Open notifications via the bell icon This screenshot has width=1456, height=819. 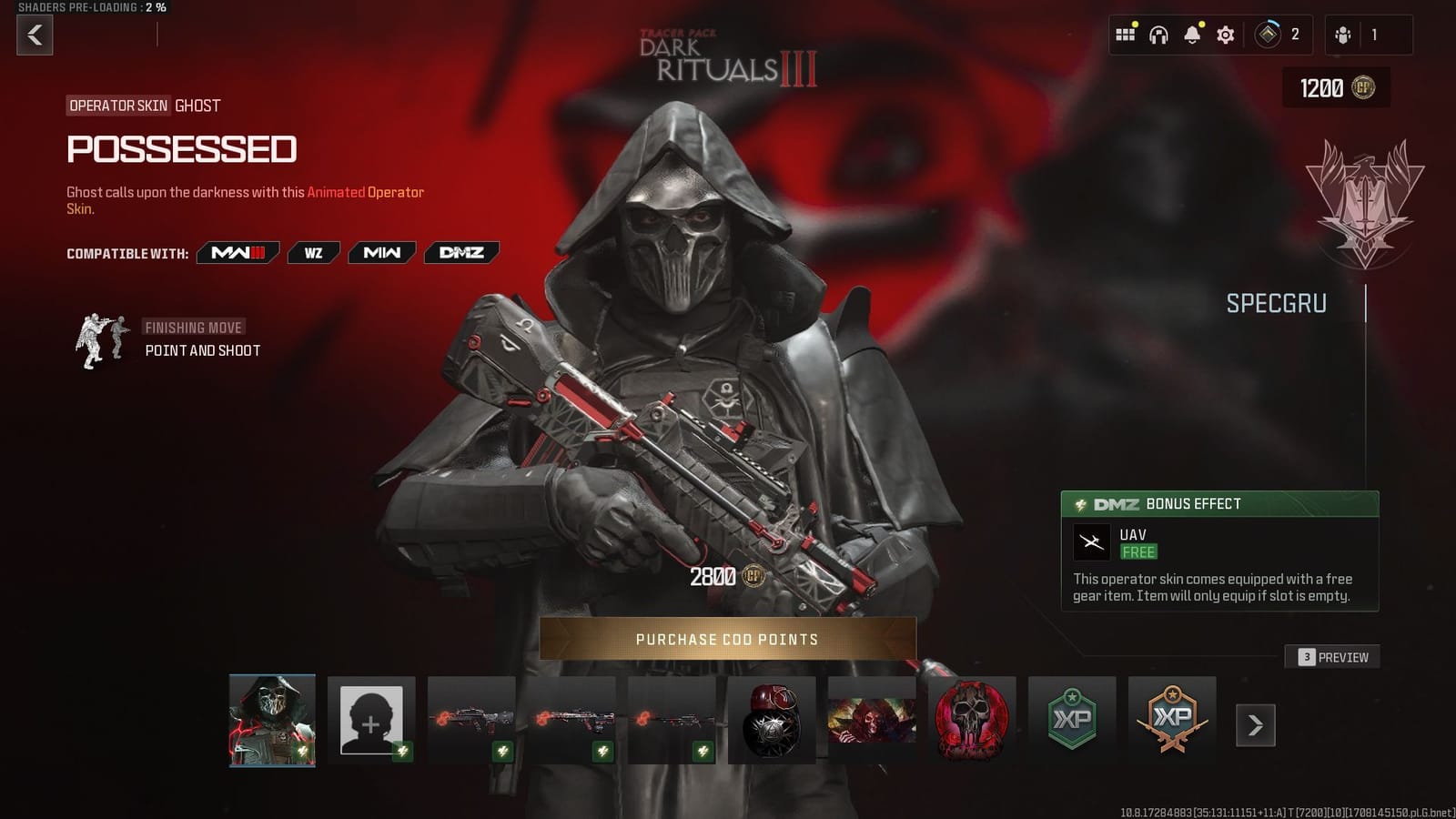pos(1191,34)
